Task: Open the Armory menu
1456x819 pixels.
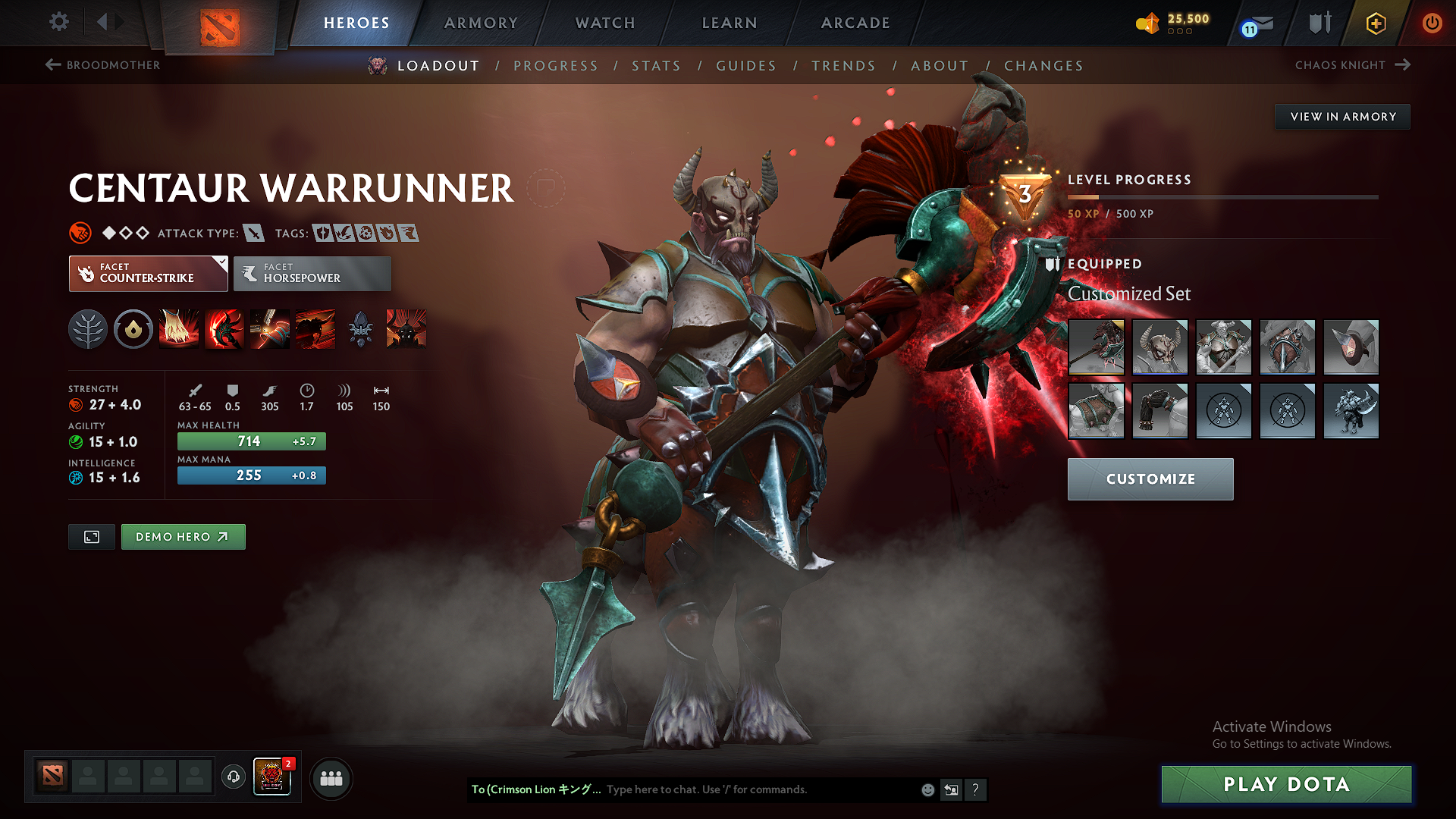Action: (x=480, y=23)
